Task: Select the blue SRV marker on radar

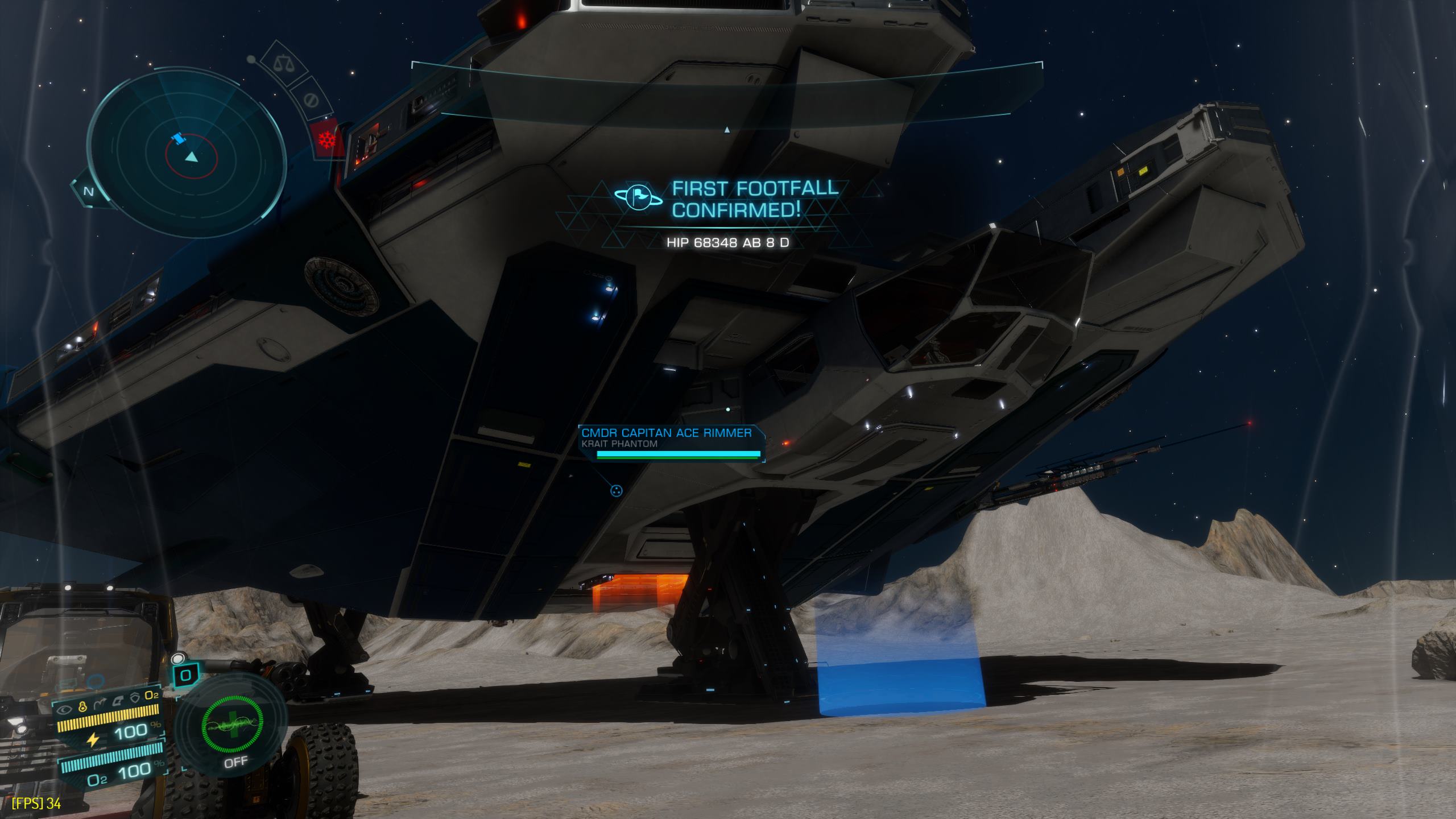Action: (179, 139)
